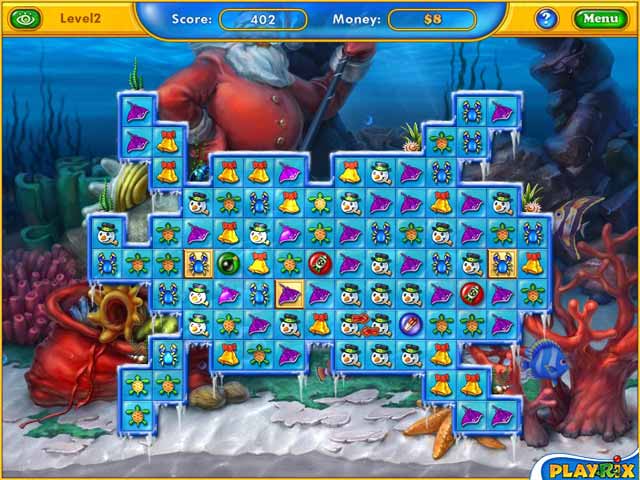Open the green Menu button
The image size is (640, 480).
coord(600,18)
